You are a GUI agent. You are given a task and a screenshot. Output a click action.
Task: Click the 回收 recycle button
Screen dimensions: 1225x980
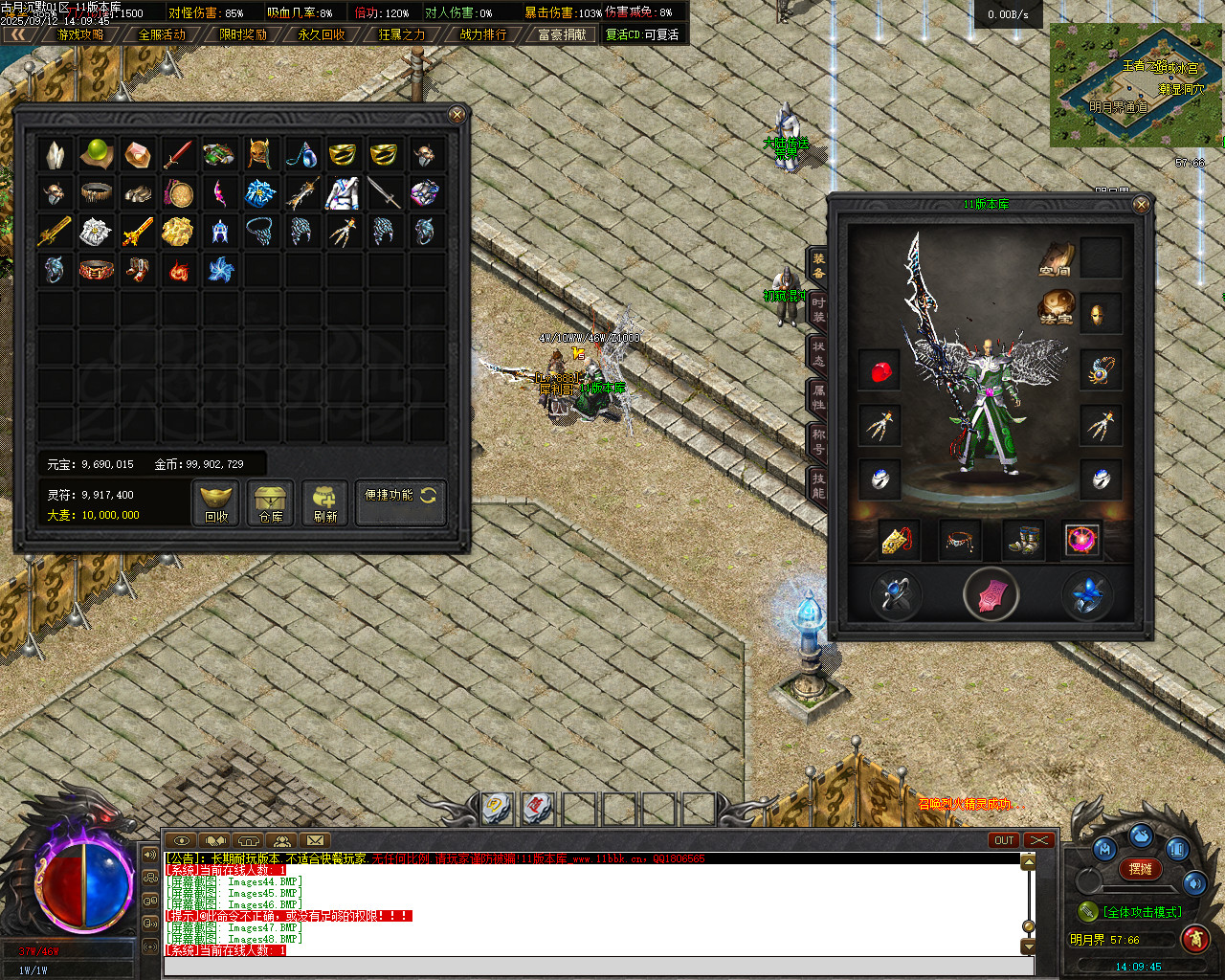click(216, 502)
